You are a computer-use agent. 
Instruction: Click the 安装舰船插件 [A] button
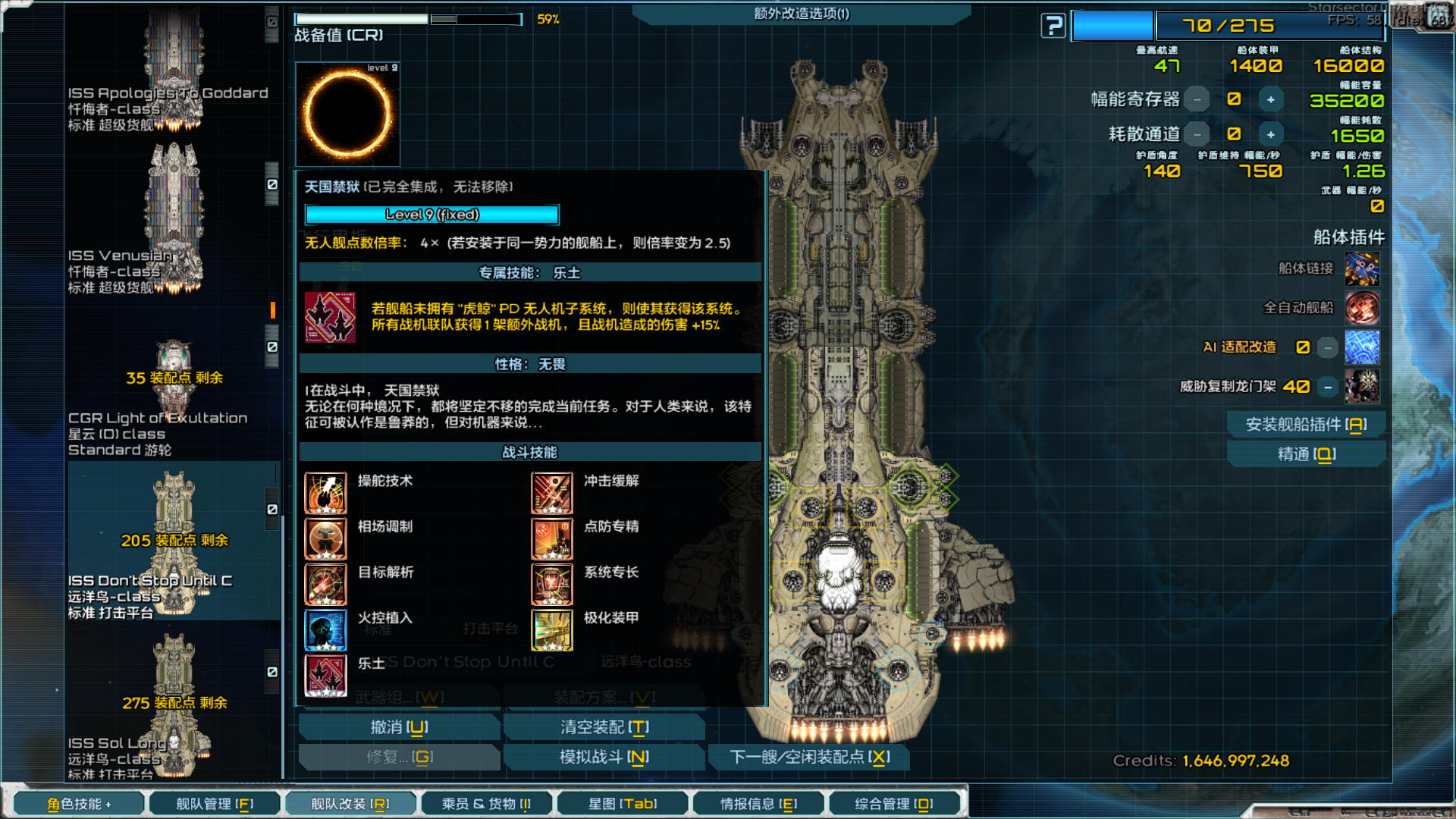(1306, 424)
